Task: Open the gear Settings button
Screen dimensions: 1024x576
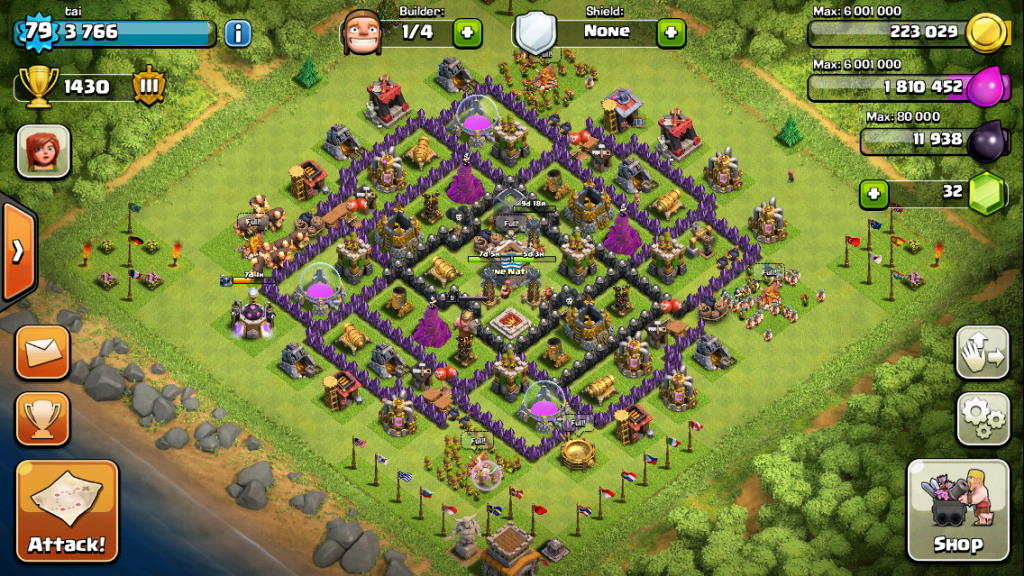Action: tap(982, 418)
